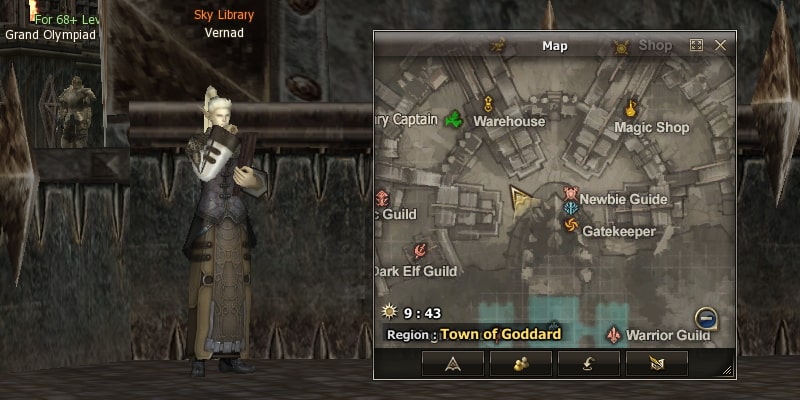Screen dimensions: 800x400
Task: Select the Warrior Guild map marker
Action: click(614, 334)
